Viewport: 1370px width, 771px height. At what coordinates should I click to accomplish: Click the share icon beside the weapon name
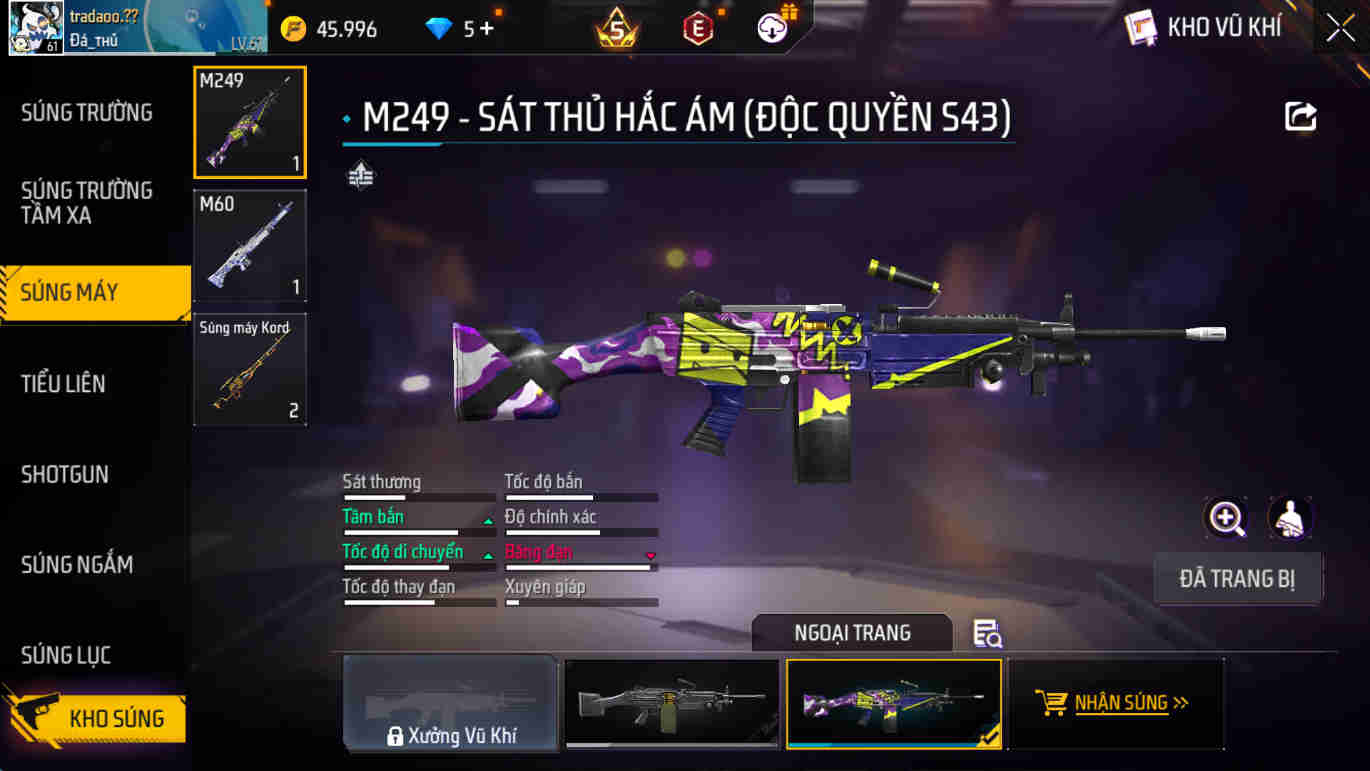click(1297, 117)
